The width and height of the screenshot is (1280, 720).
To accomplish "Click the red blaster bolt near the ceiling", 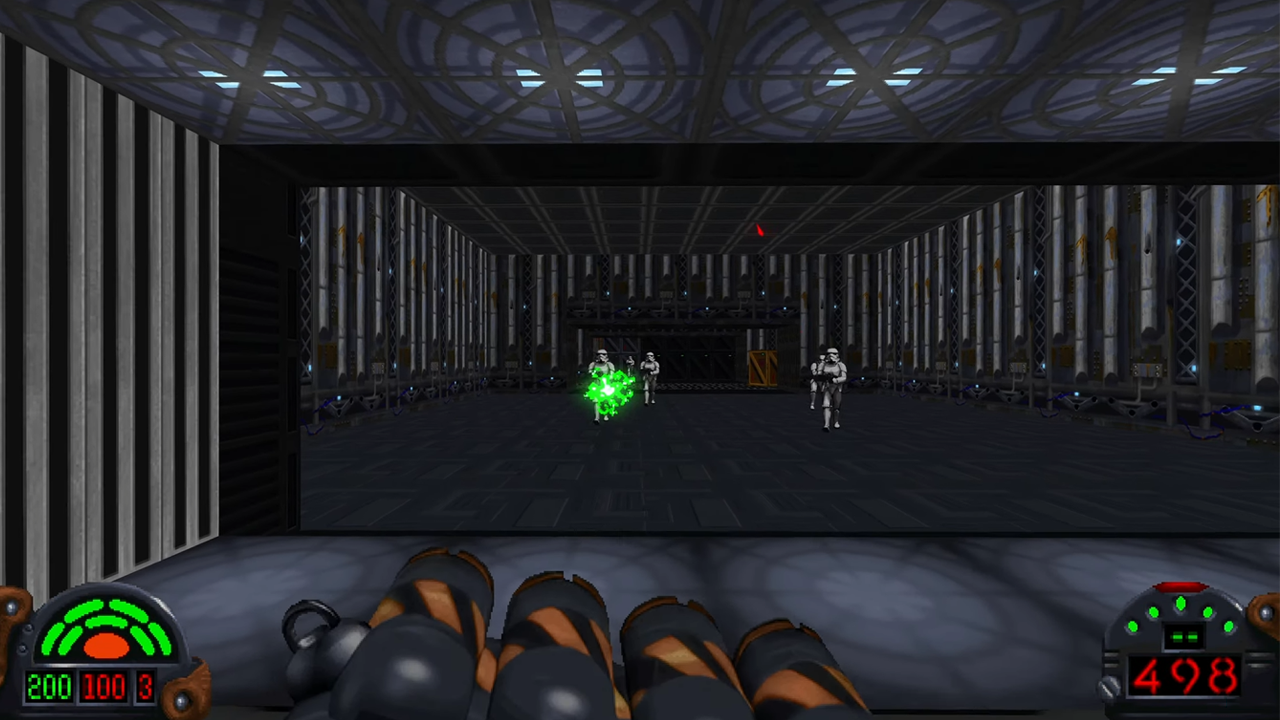I will [759, 232].
